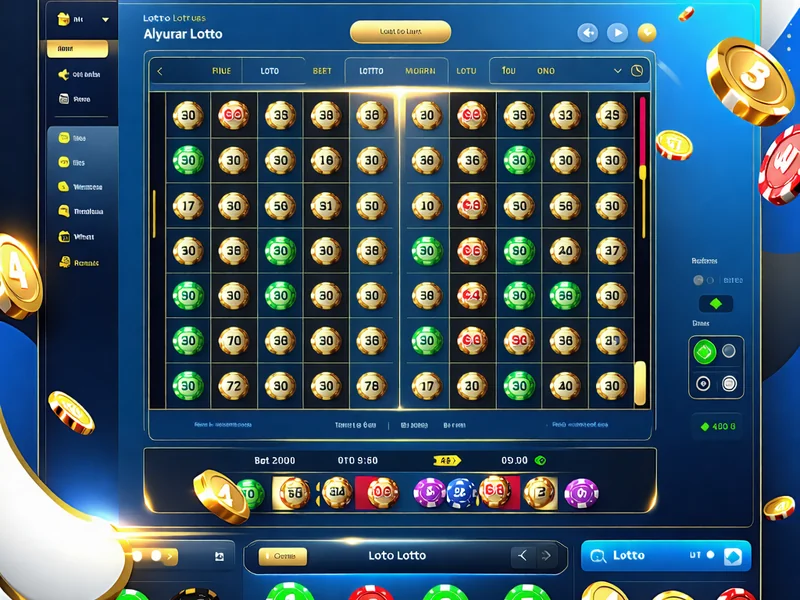The width and height of the screenshot is (800, 600).
Task: Pick the gold ball numbered 72
Action: (x=233, y=384)
